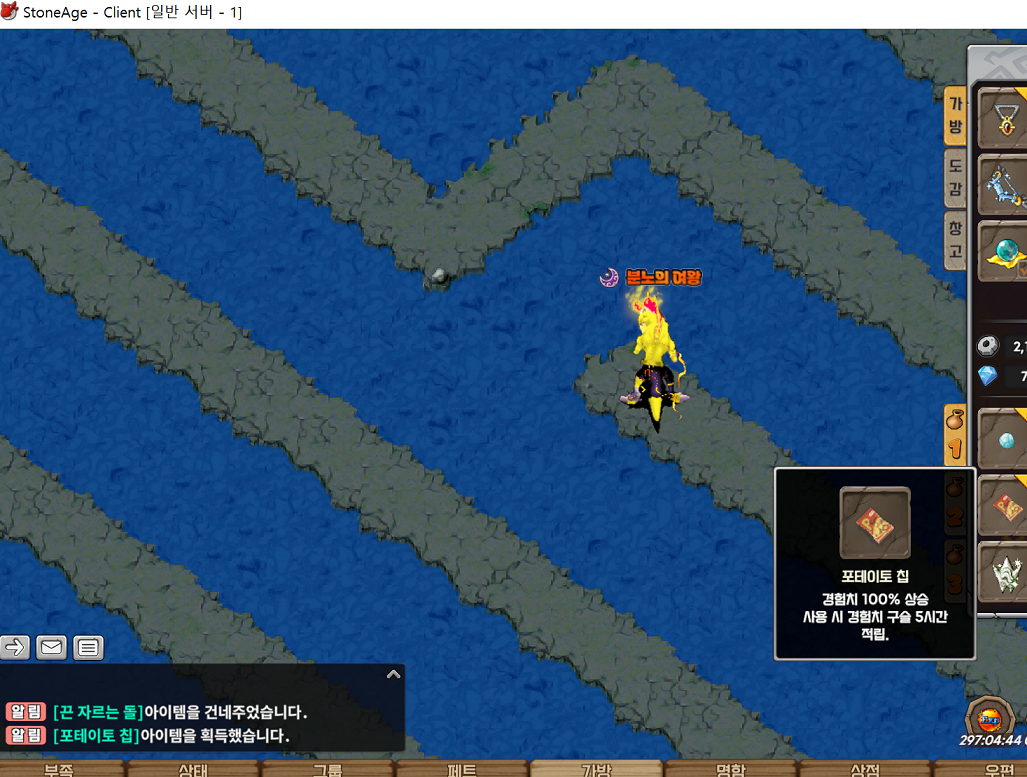This screenshot has height=777, width=1027.
Task: Select the blue bow equipment slot
Action: click(1004, 183)
